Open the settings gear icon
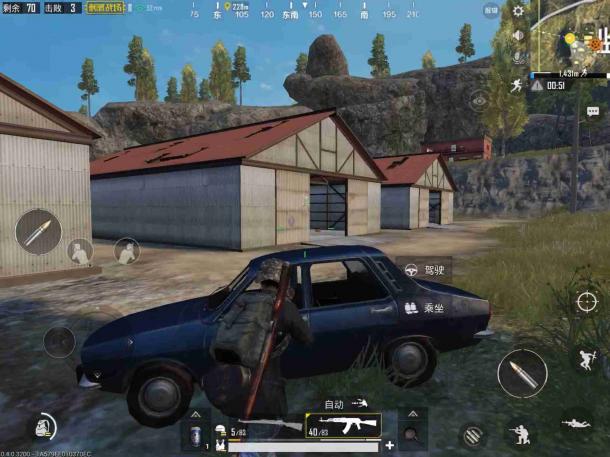The image size is (610, 457). tap(518, 11)
